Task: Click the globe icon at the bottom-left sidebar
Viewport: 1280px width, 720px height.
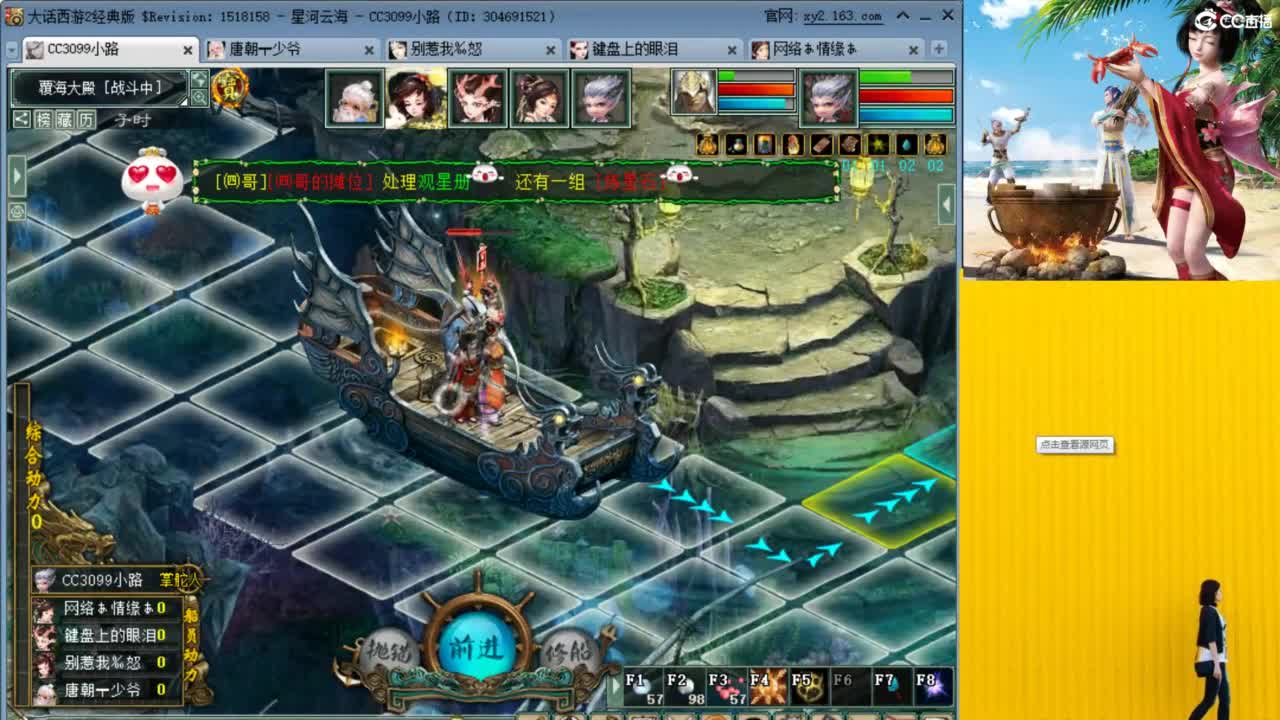Action: click(x=17, y=210)
